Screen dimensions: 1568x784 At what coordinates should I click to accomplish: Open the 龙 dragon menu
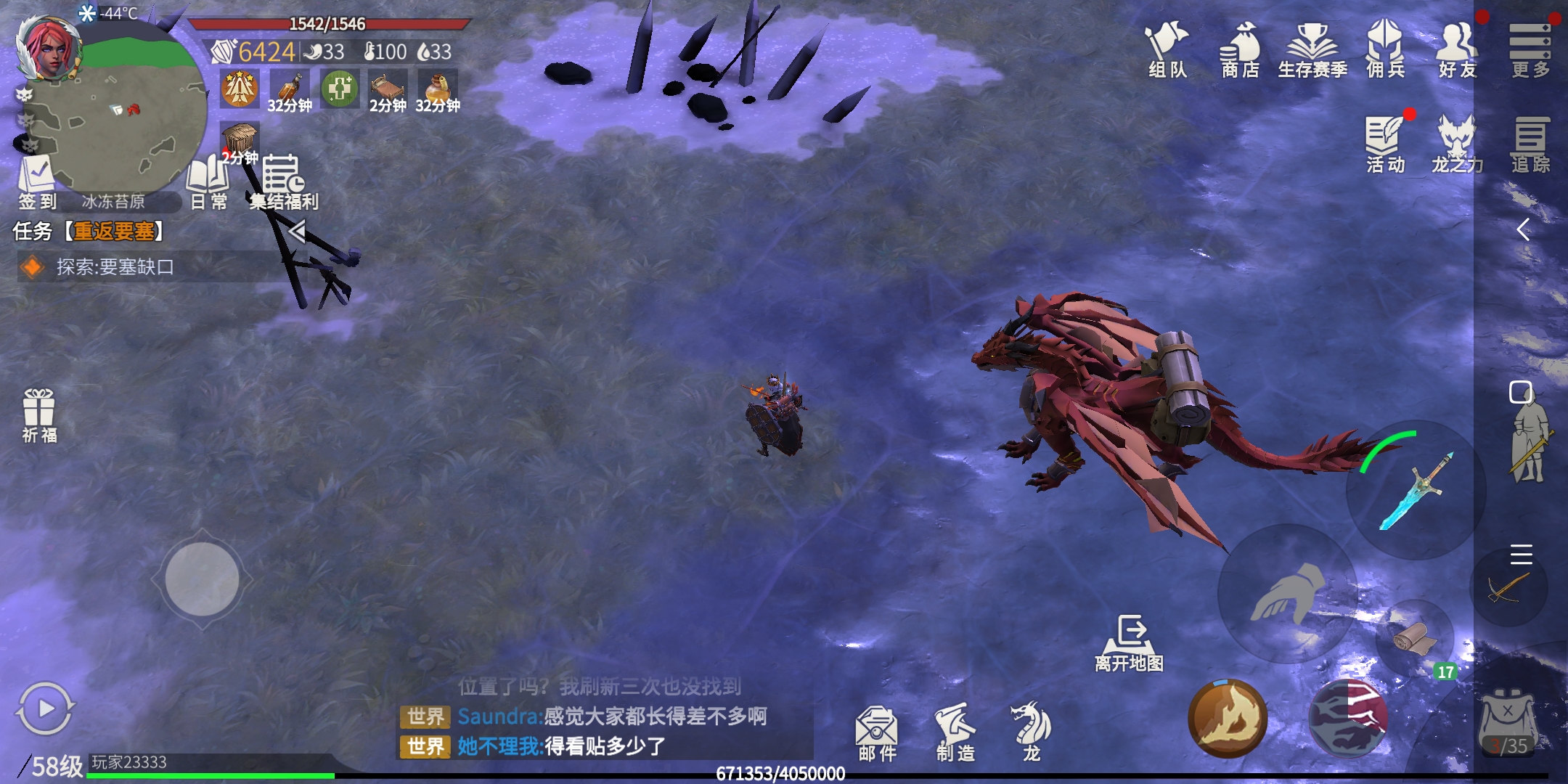pos(1031,732)
